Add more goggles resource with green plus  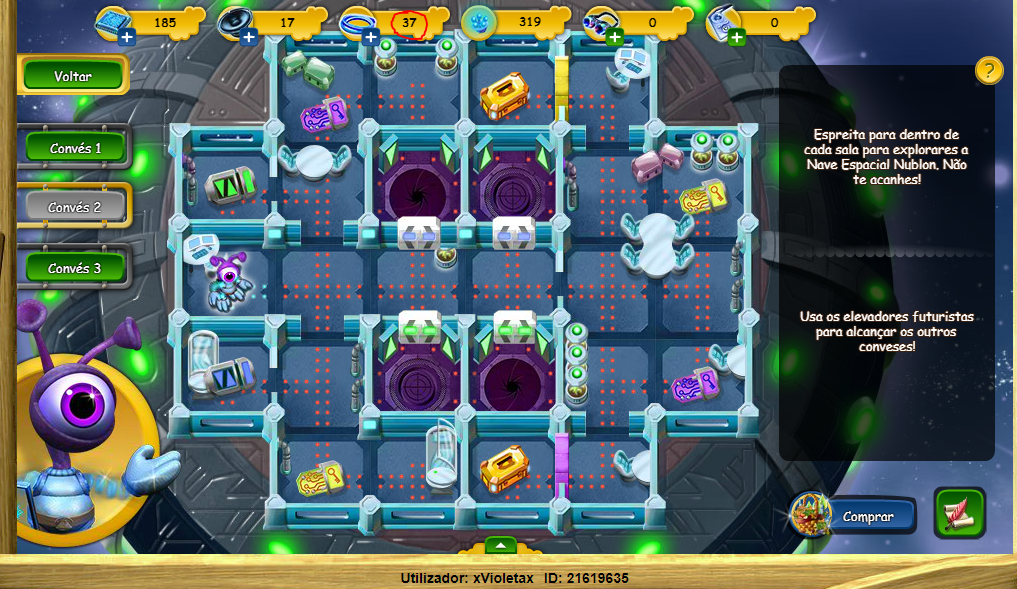pyautogui.click(x=614, y=38)
